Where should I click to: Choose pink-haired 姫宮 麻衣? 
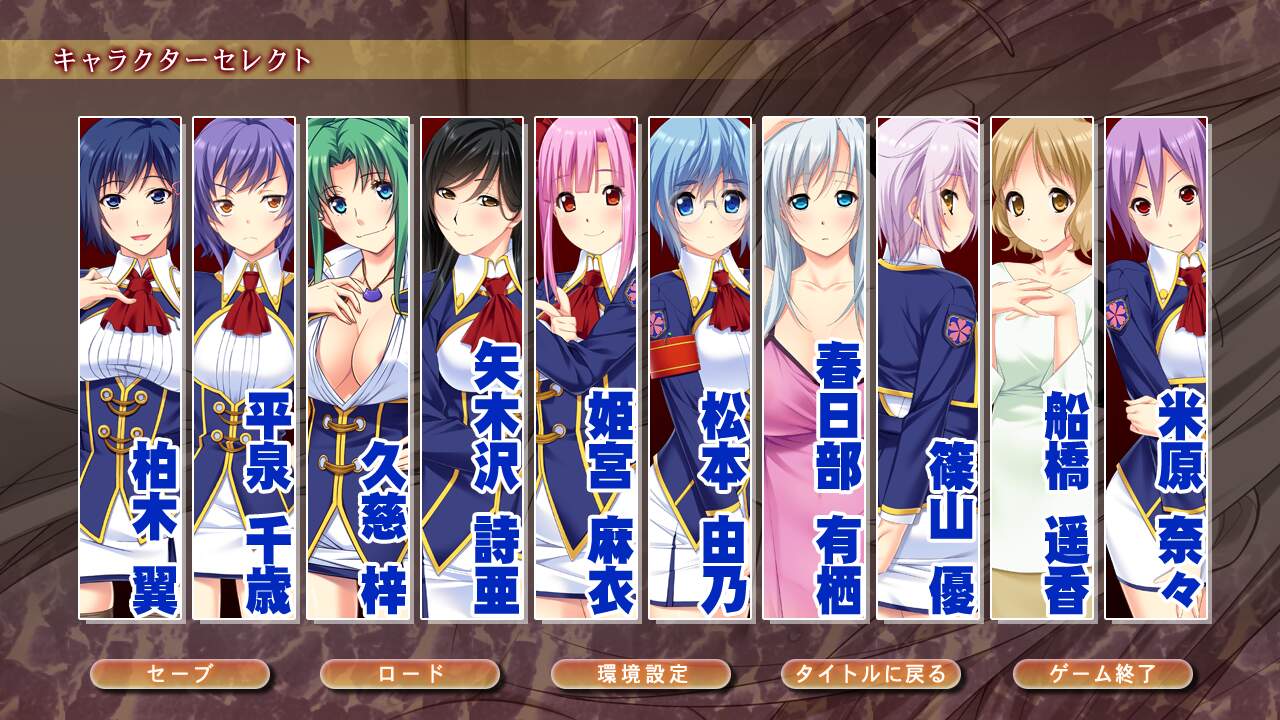pyautogui.click(x=586, y=368)
